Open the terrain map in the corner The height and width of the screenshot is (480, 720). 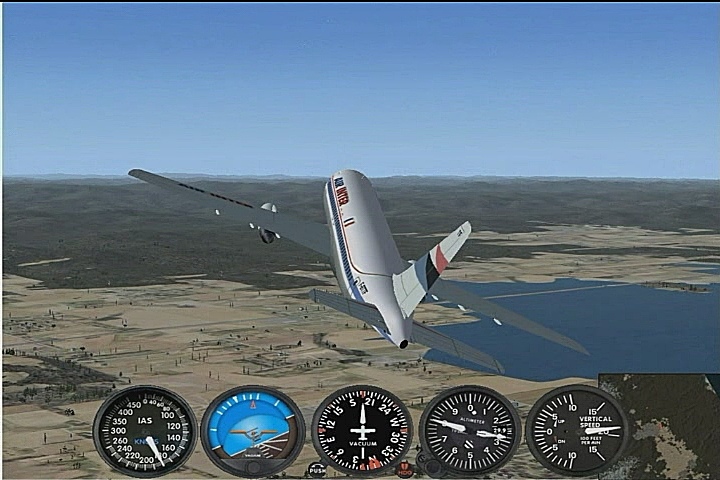661,425
